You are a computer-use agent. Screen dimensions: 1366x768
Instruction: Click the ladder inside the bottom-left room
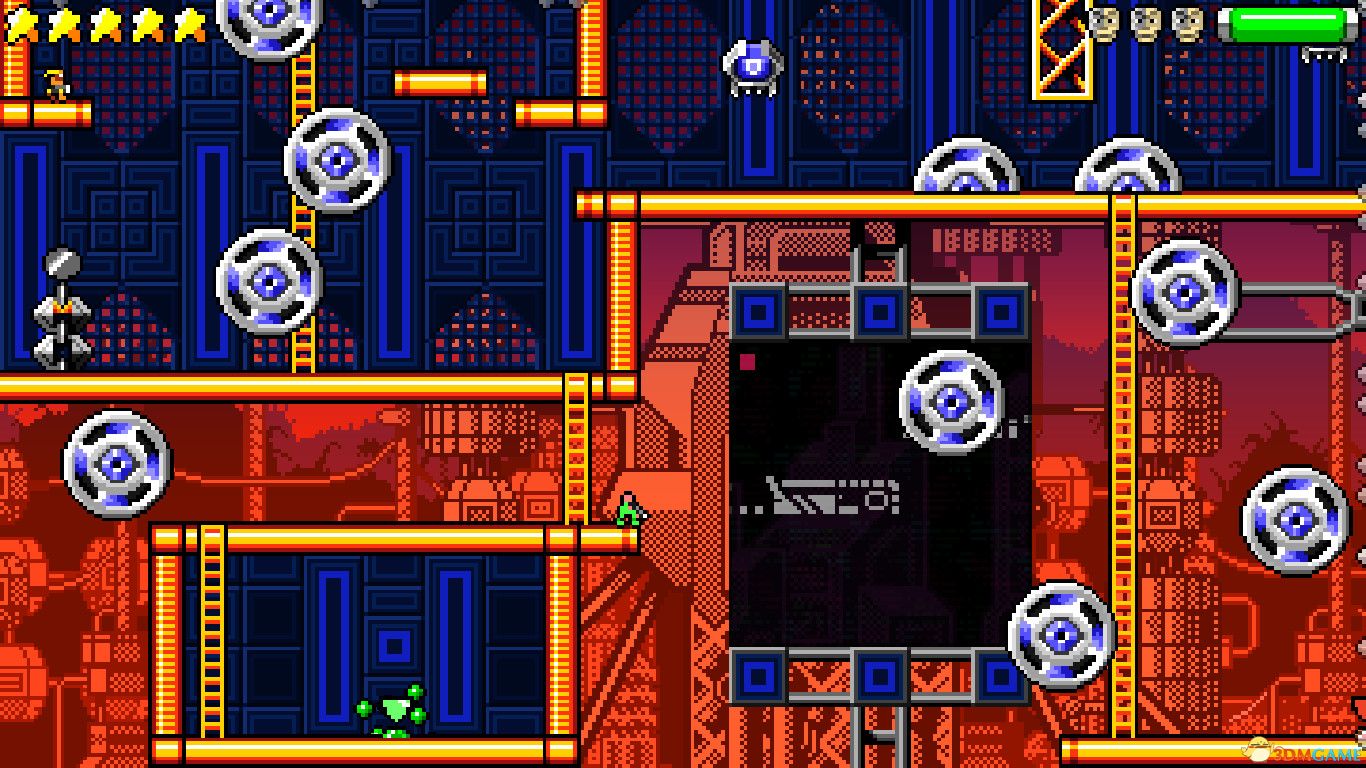pyautogui.click(x=213, y=630)
